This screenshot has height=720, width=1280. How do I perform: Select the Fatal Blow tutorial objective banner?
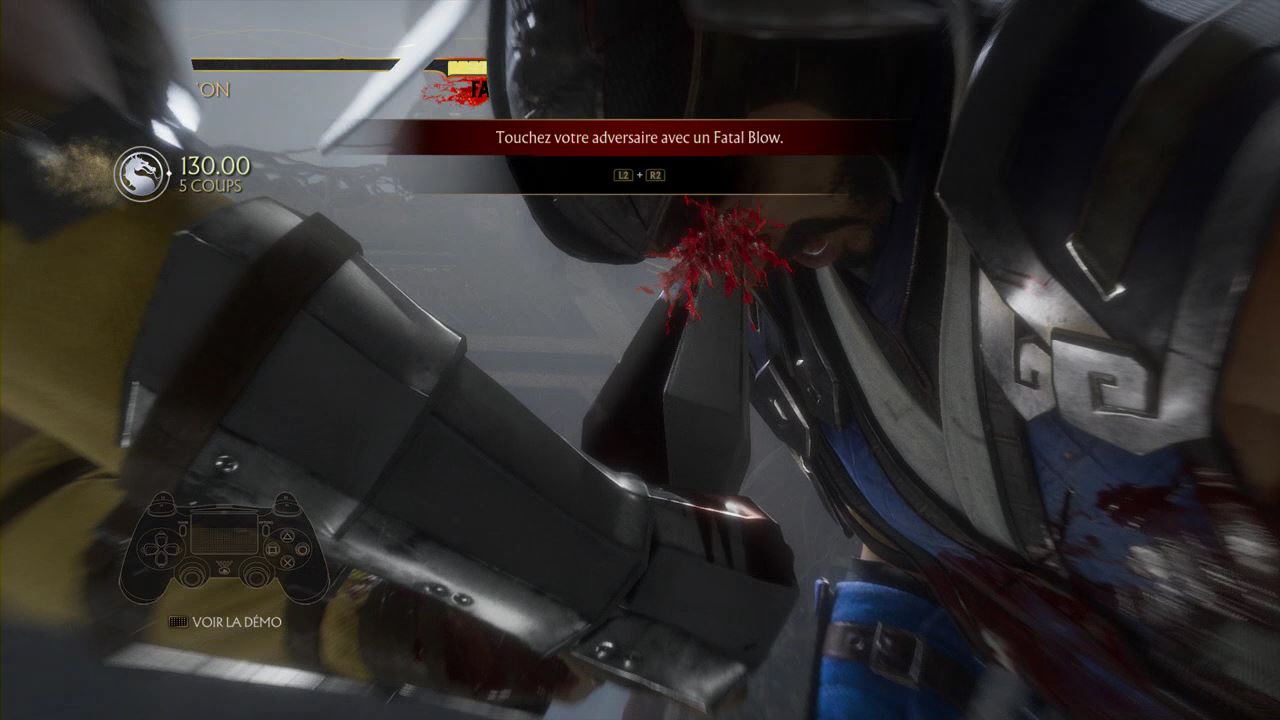coord(639,138)
